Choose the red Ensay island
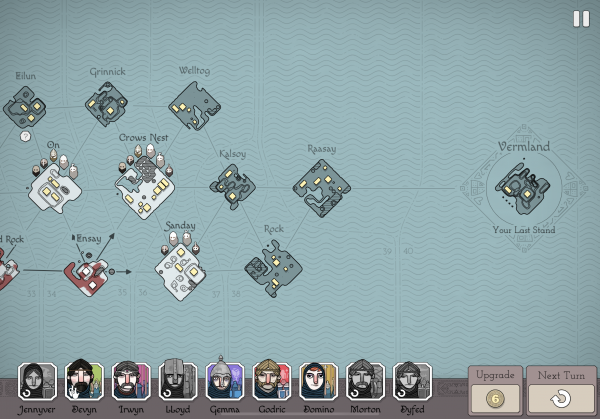The image size is (600, 419). coord(87,274)
